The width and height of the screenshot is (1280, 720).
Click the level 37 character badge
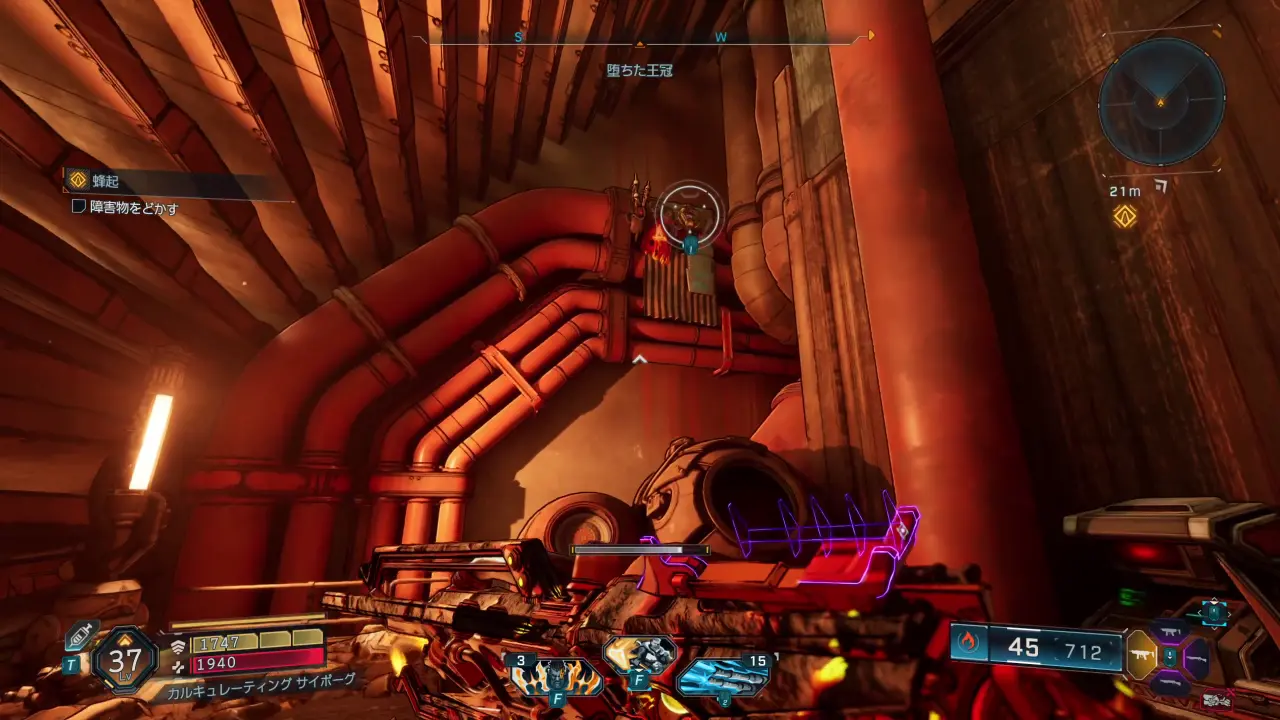pyautogui.click(x=125, y=660)
